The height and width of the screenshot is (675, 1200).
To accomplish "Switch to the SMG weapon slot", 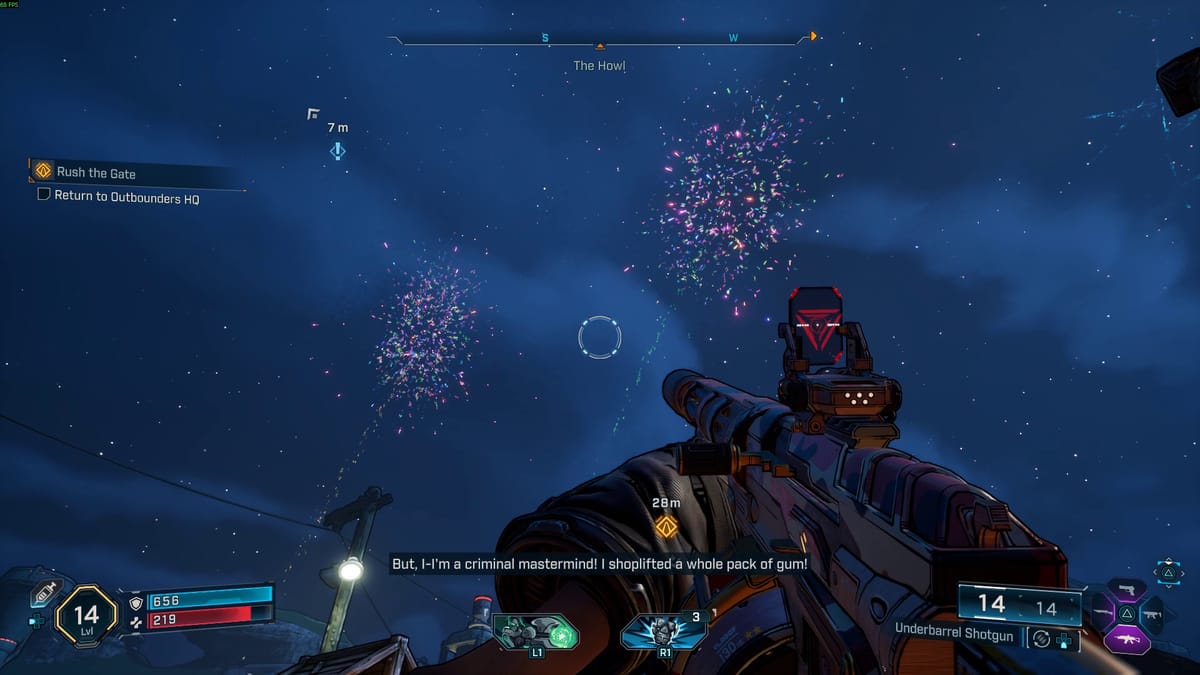I will 1152,613.
